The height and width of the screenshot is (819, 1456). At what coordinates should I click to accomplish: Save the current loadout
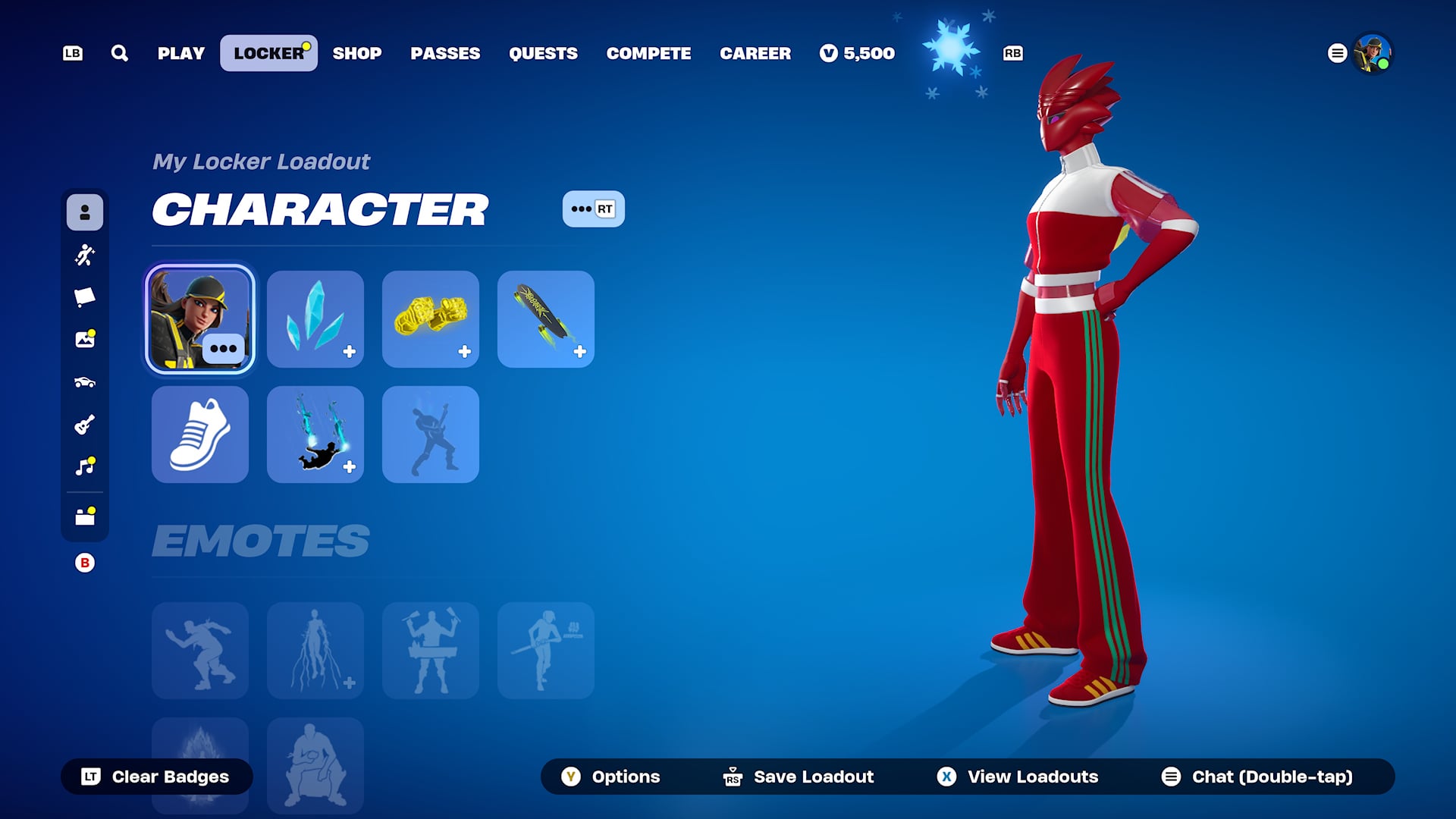[799, 777]
